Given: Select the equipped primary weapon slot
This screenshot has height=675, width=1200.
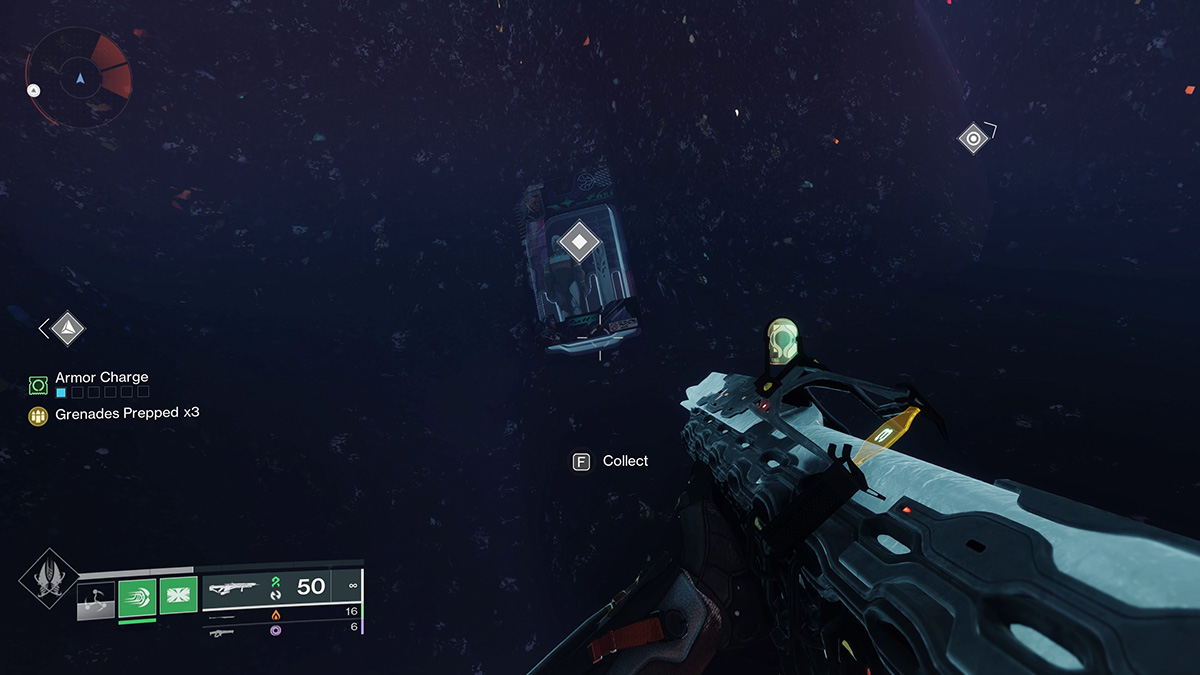Looking at the screenshot, I should (280, 587).
